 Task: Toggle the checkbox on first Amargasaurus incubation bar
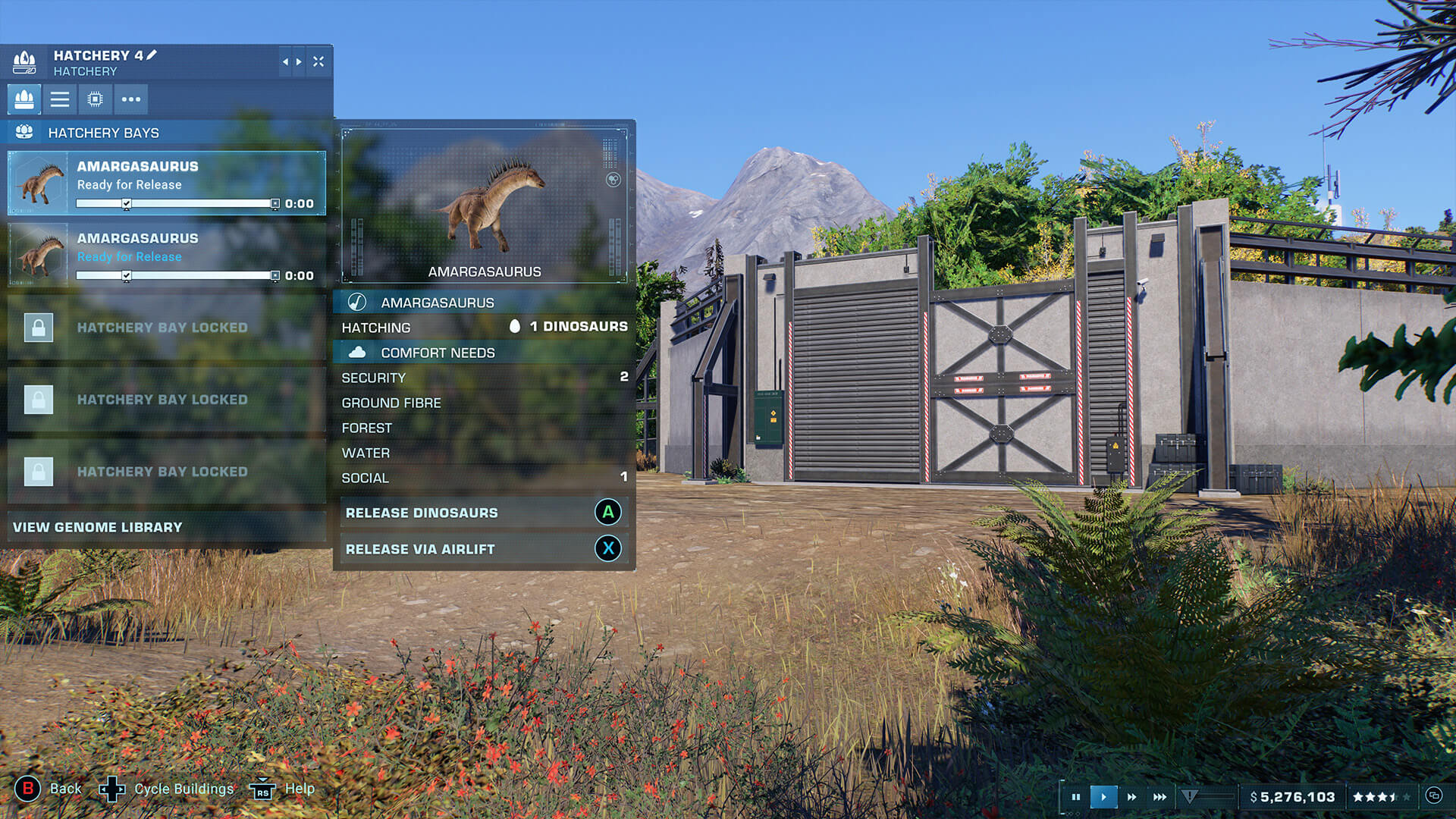[127, 203]
